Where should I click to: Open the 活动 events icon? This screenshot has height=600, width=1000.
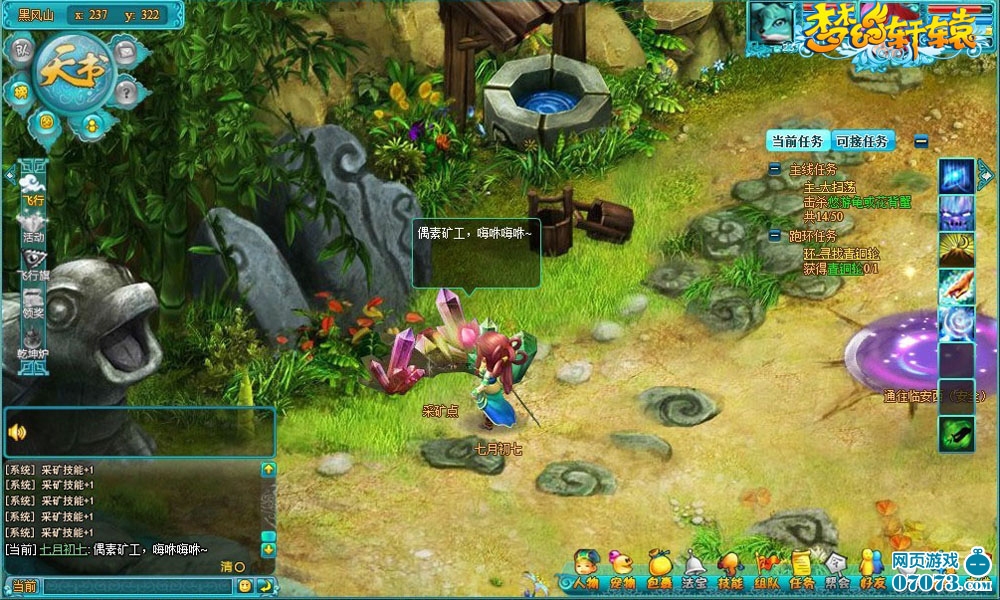(33, 226)
